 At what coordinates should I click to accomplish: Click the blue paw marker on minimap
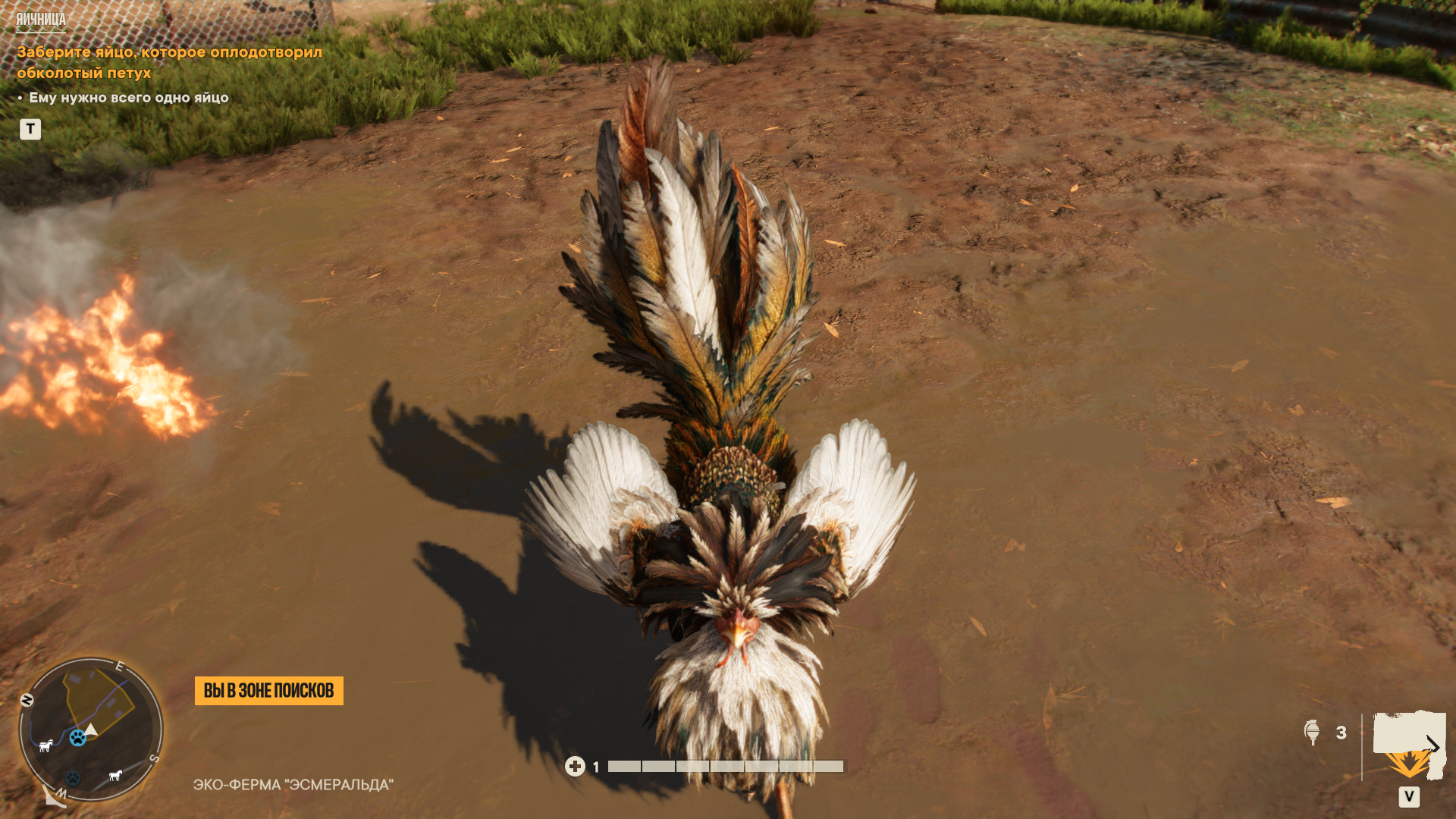(x=77, y=737)
